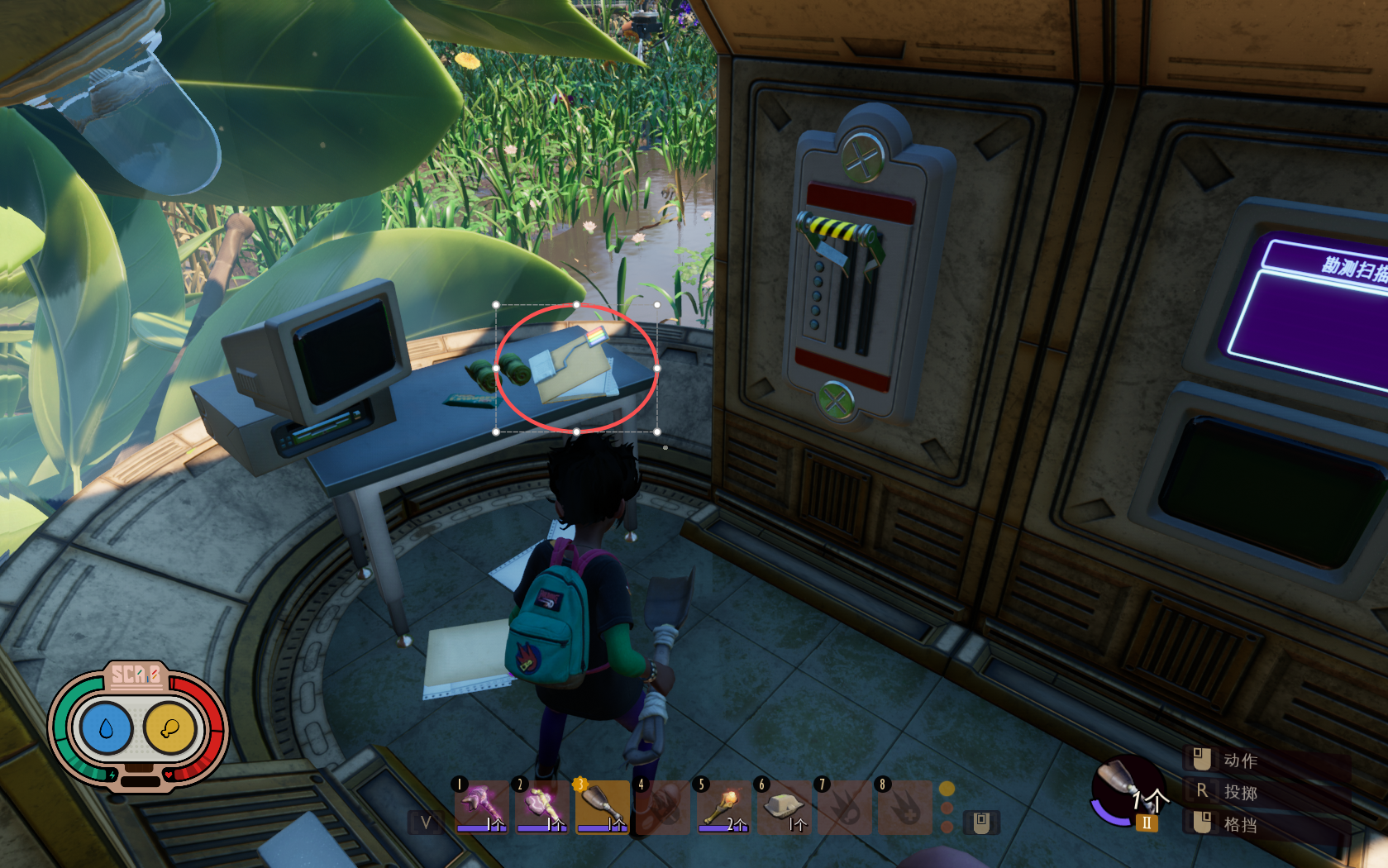Screen dimensions: 1388x868
Task: Pick the white container in hotbar slot 6
Action: click(784, 805)
